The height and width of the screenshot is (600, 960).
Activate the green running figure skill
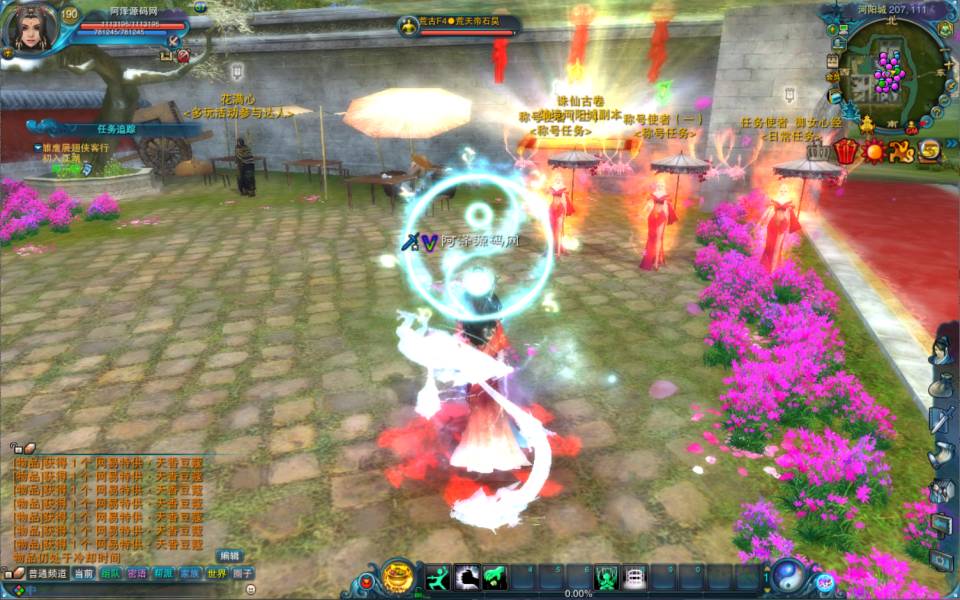(x=438, y=577)
